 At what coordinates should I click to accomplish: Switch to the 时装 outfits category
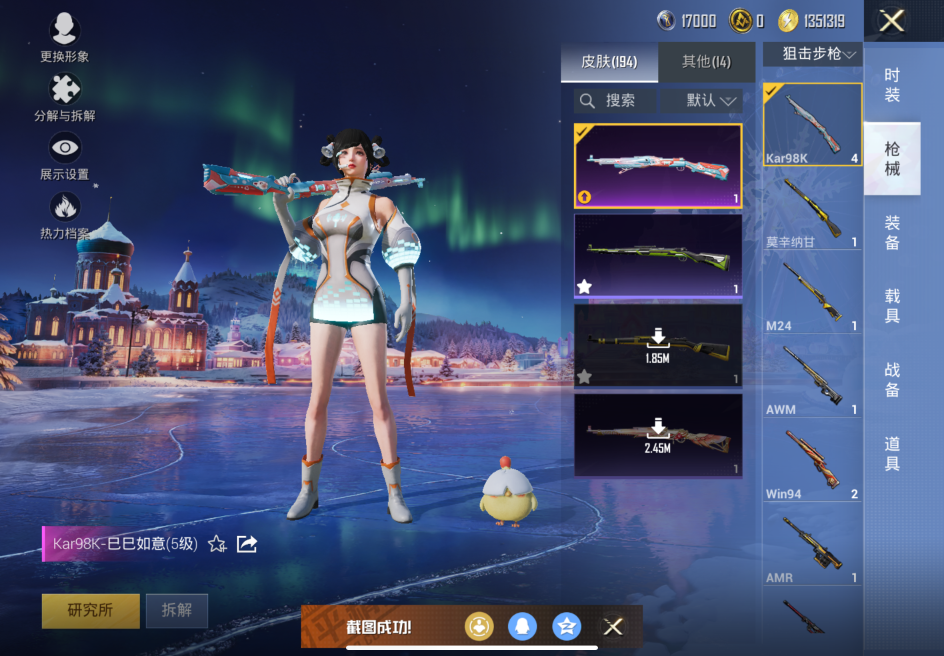click(892, 85)
